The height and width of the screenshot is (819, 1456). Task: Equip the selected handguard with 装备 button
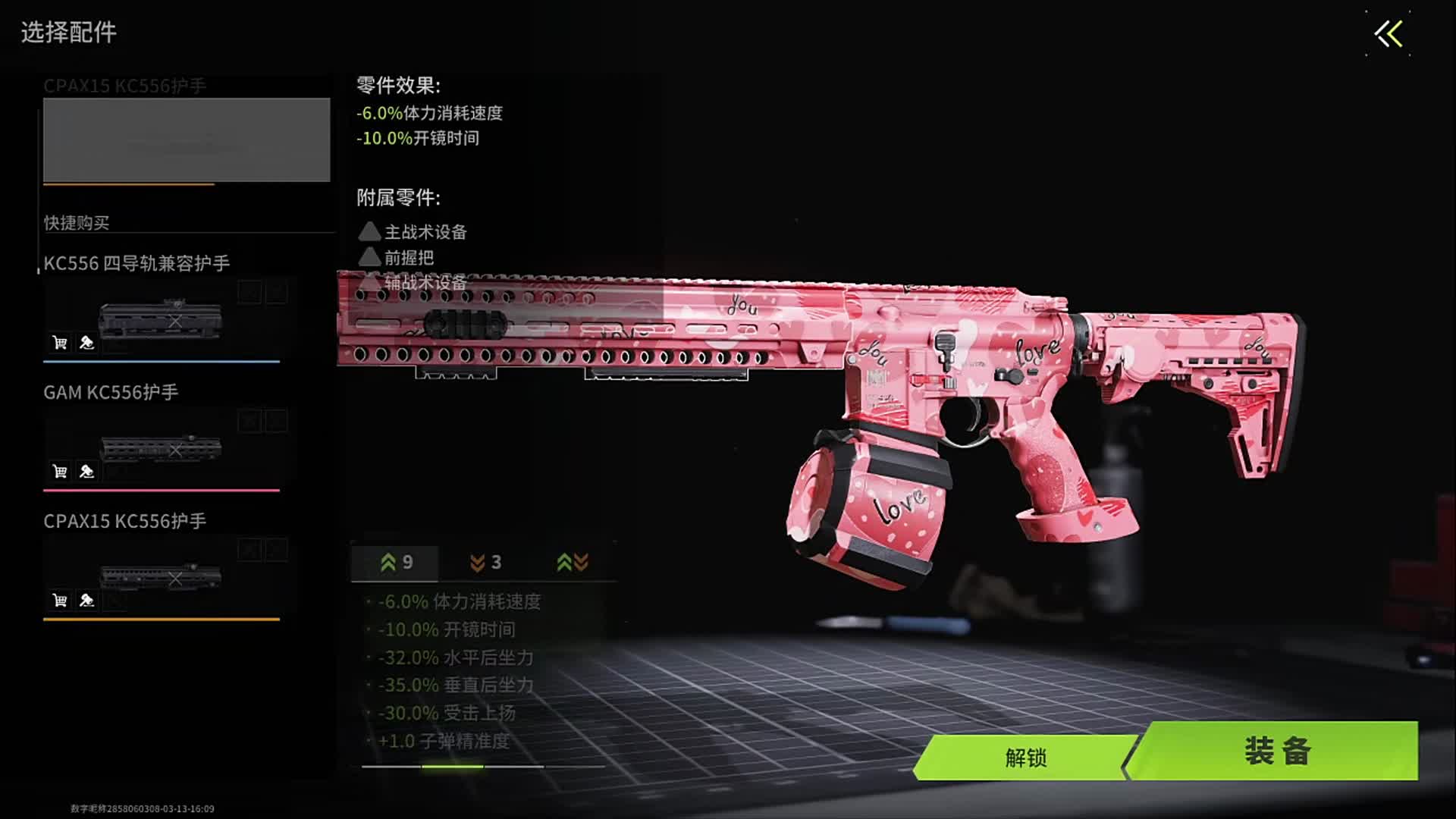point(1277,751)
